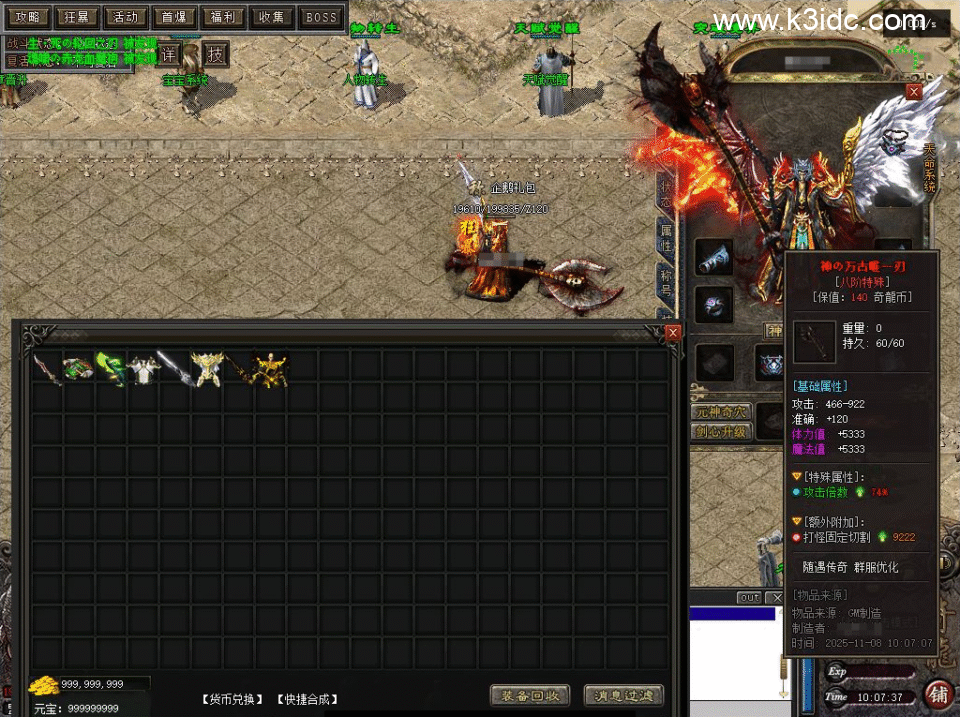960x717 pixels.
Task: Open the BOSS menu
Action: pos(321,17)
